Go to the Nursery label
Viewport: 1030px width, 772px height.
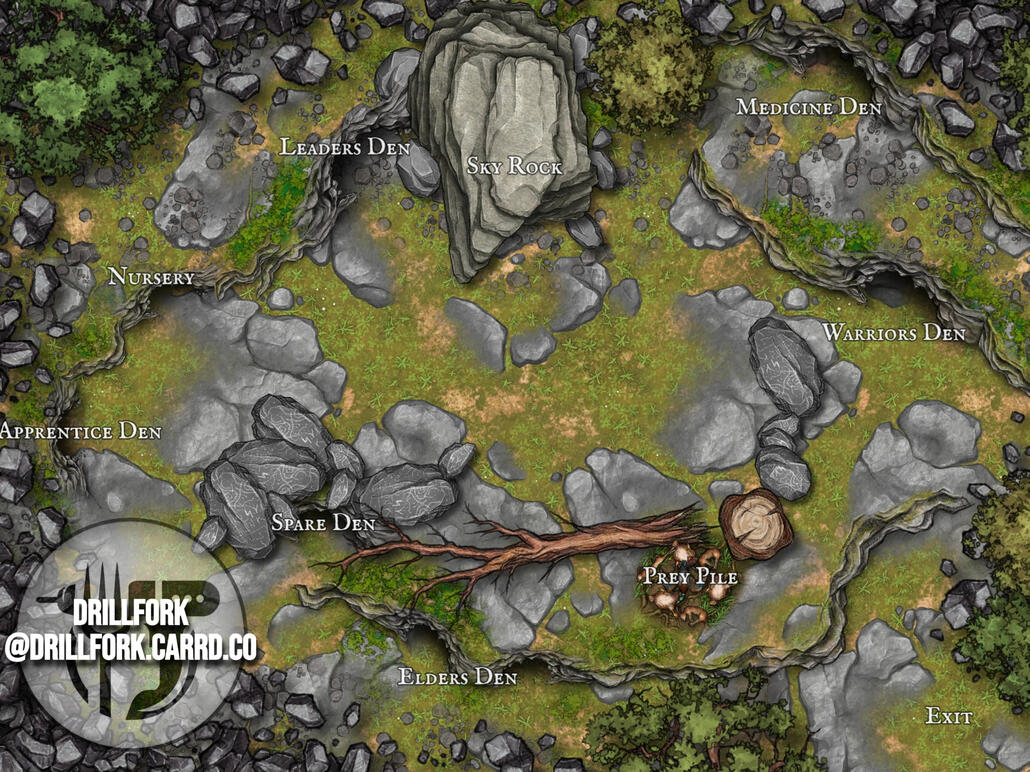[151, 277]
